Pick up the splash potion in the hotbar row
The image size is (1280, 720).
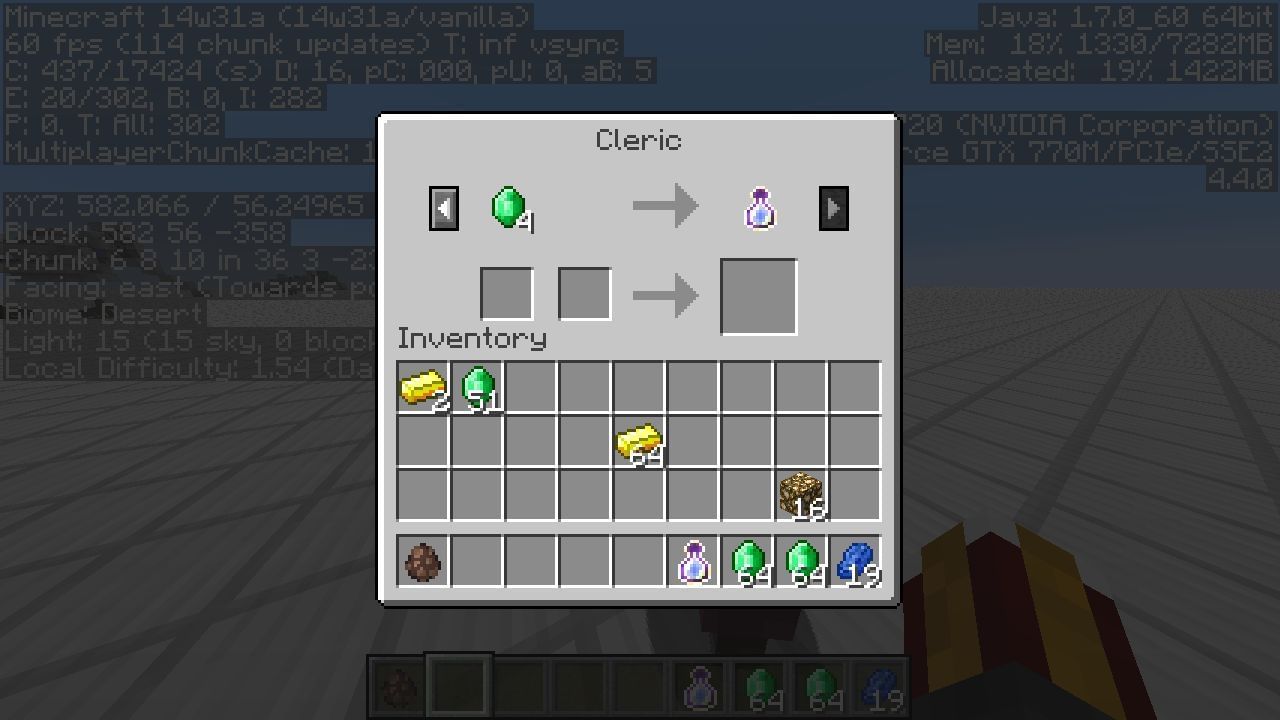pos(694,562)
